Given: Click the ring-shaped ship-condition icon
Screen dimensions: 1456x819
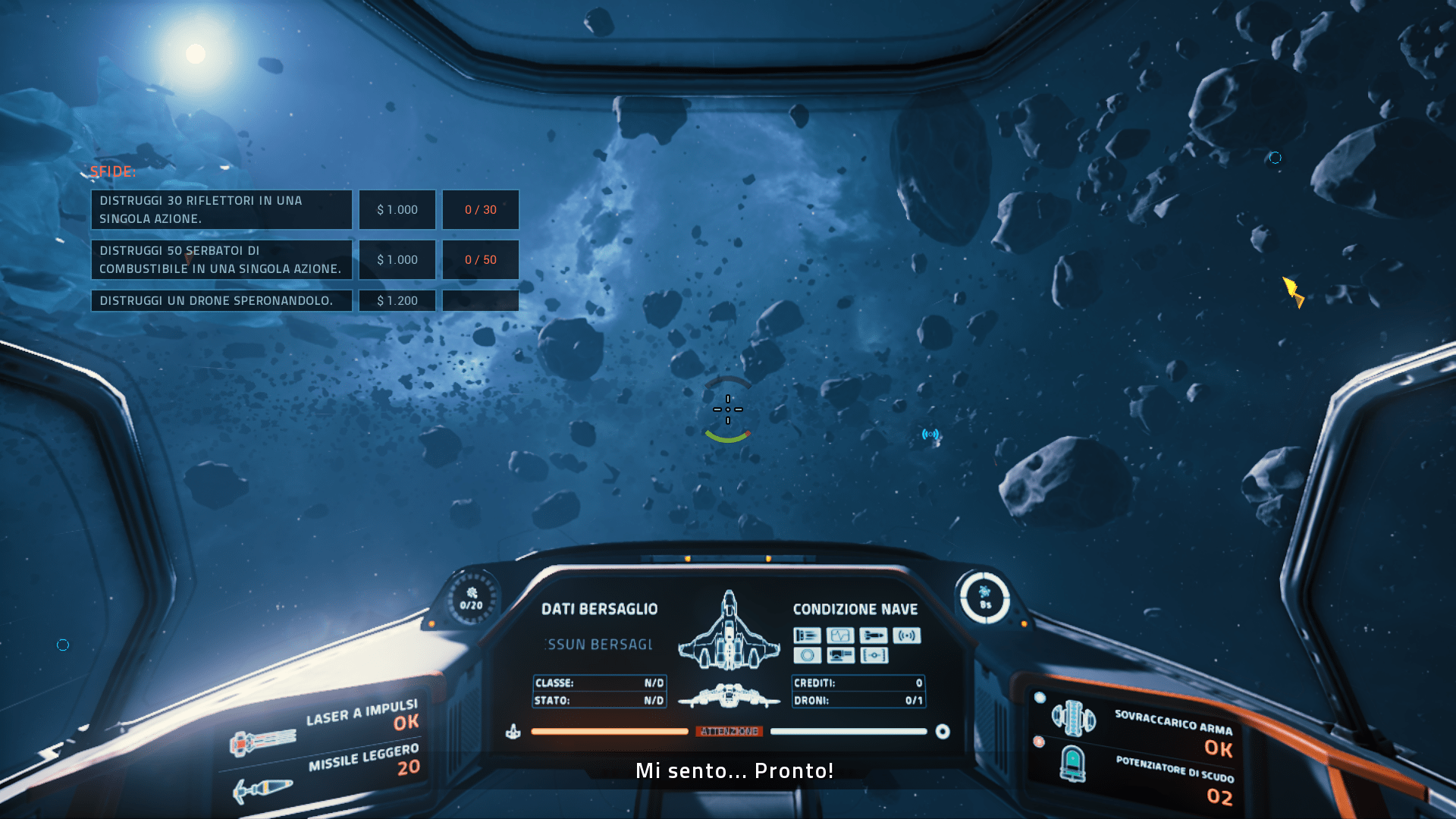Looking at the screenshot, I should pos(807,655).
